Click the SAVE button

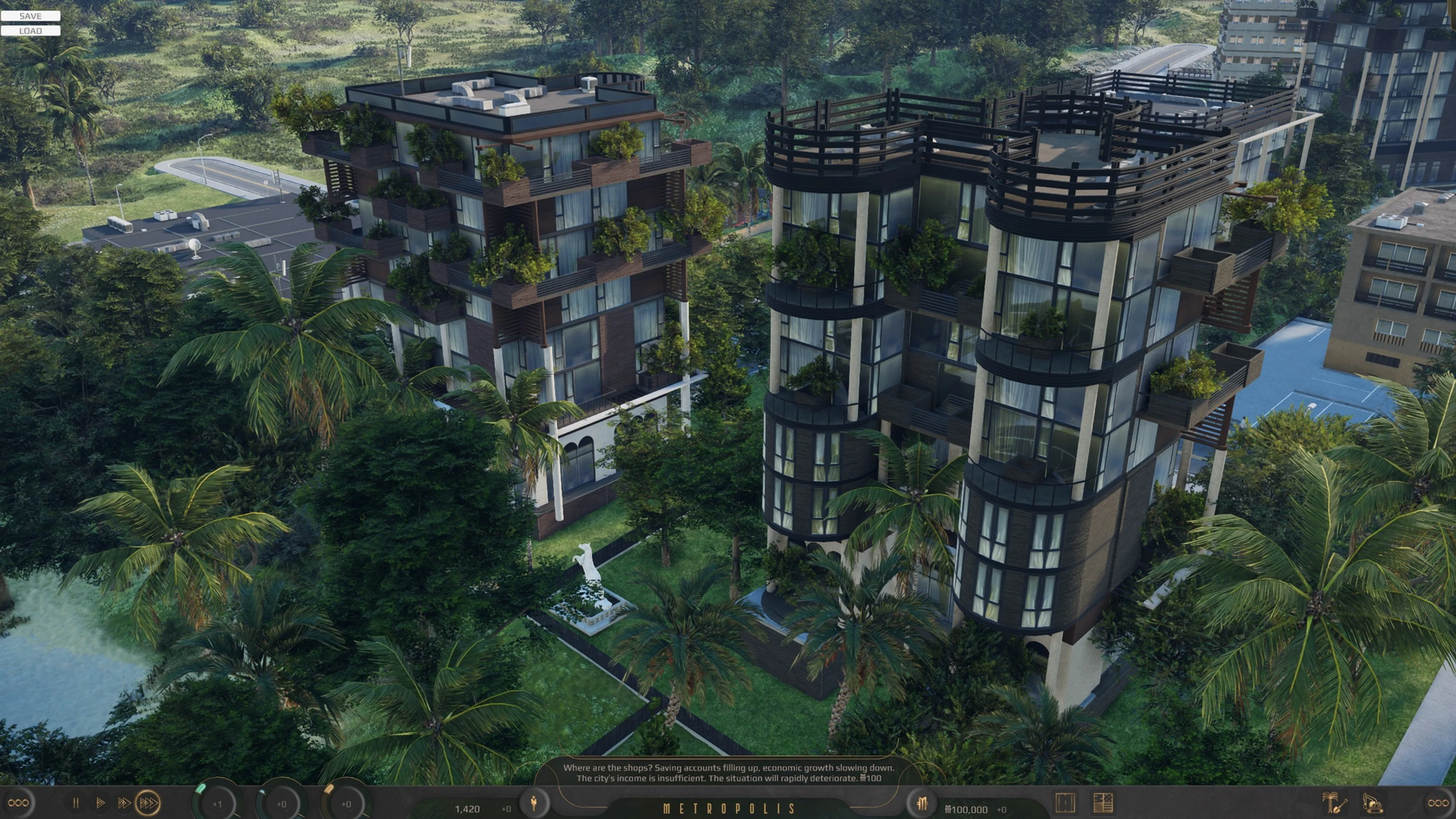tap(30, 16)
